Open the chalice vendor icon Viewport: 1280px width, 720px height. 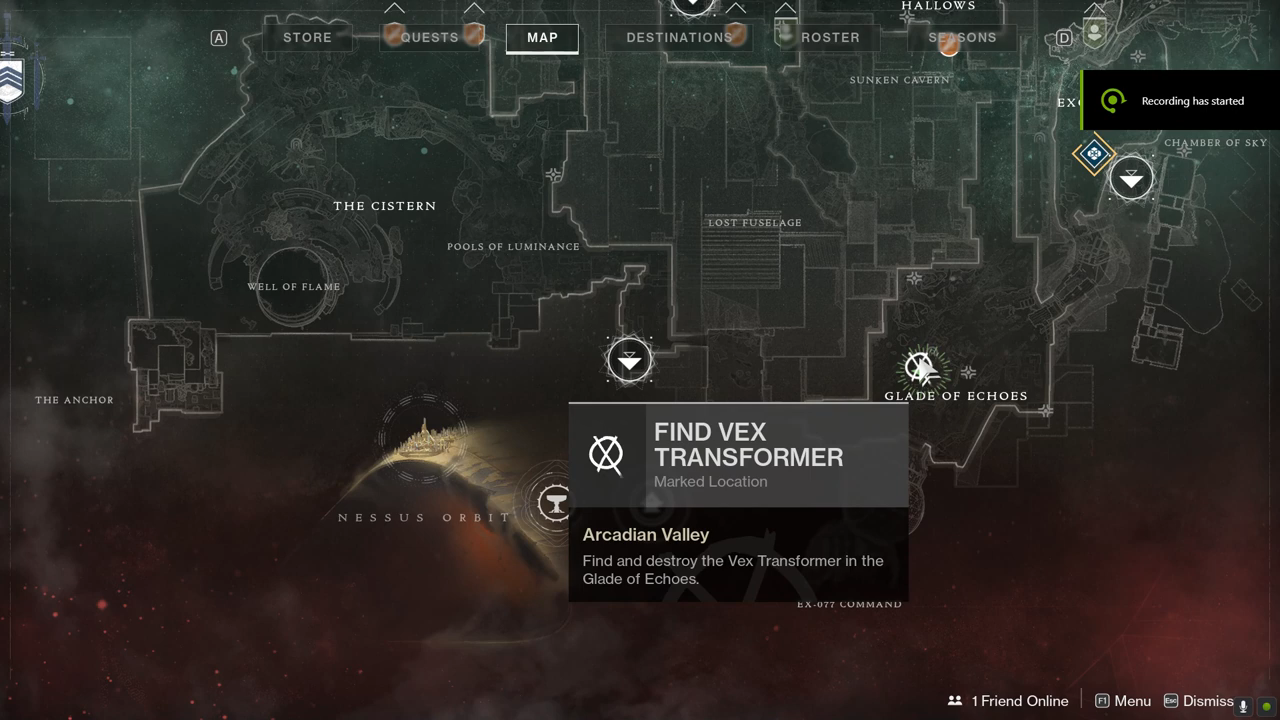[553, 502]
